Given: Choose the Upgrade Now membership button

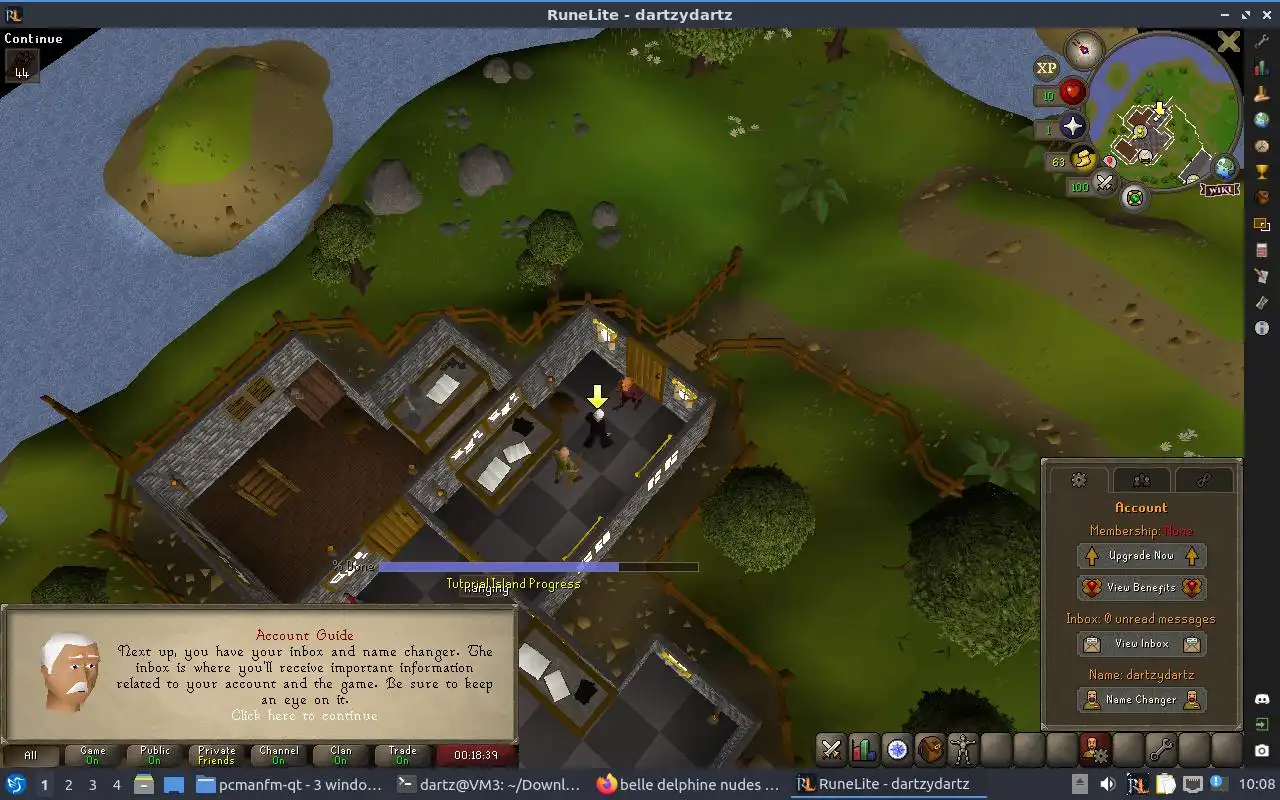Looking at the screenshot, I should click(1141, 556).
